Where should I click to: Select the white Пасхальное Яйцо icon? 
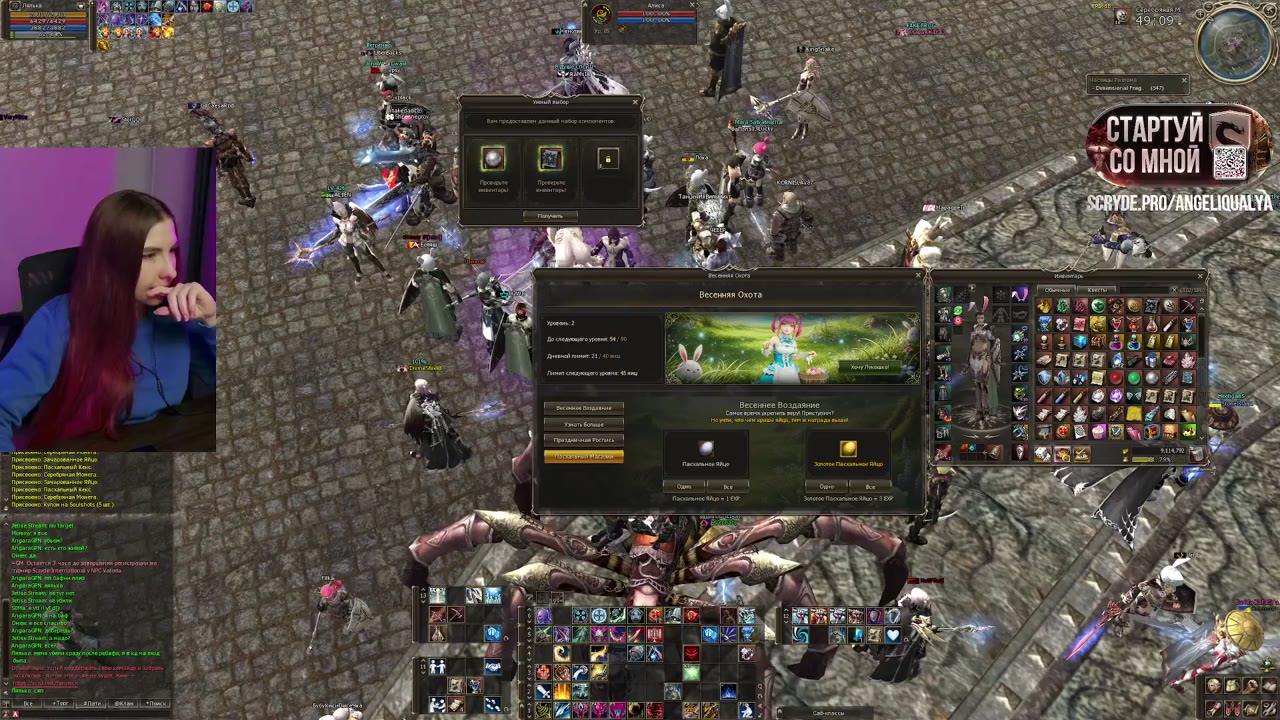pyautogui.click(x=706, y=448)
